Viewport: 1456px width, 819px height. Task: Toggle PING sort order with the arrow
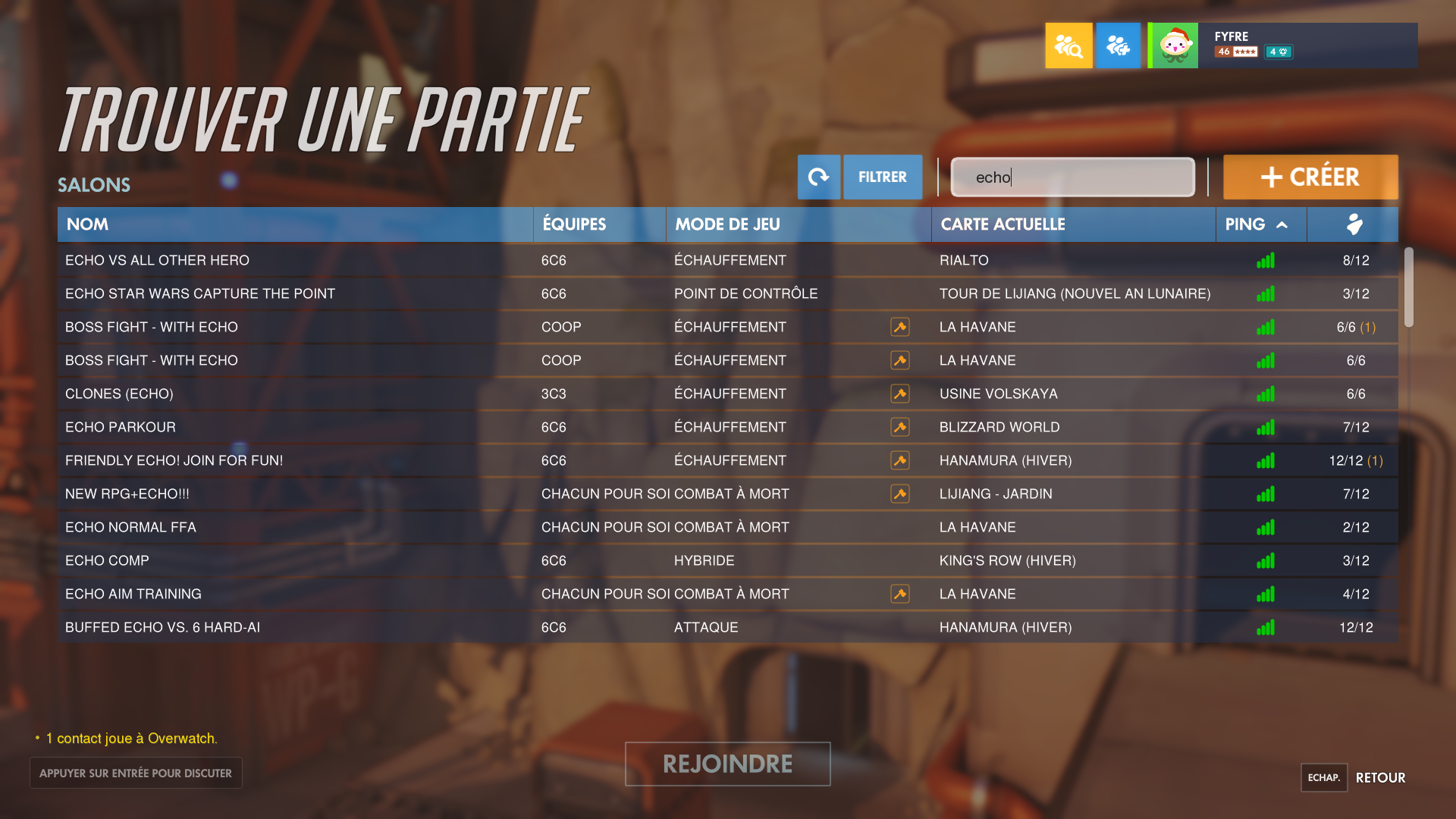[x=1282, y=224]
